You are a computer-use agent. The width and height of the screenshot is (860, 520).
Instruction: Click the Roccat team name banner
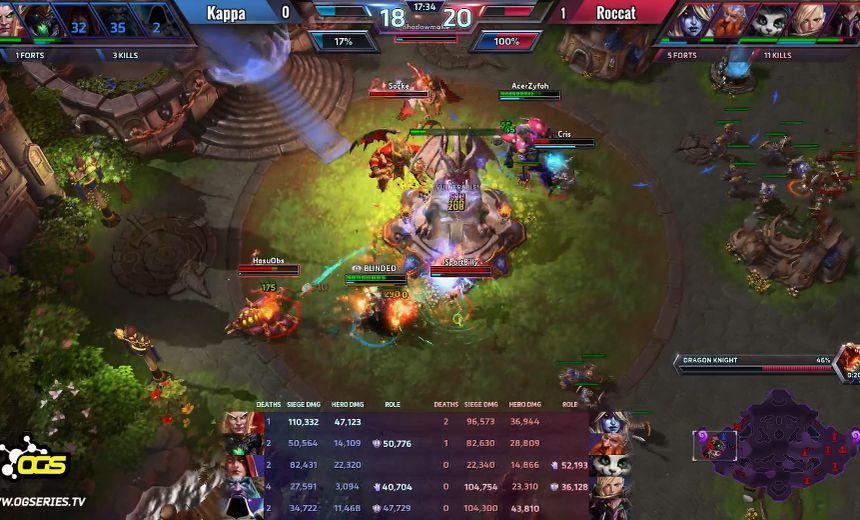pos(616,12)
